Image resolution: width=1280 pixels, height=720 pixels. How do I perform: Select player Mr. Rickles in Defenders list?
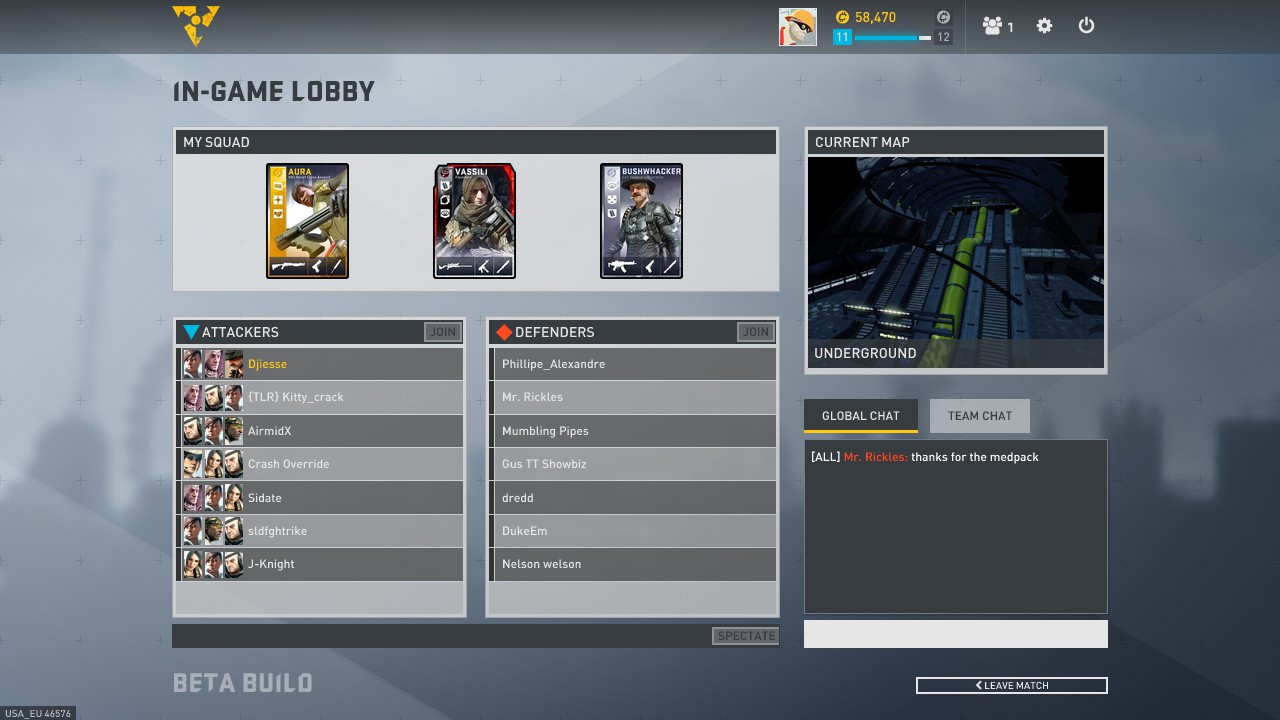pyautogui.click(x=632, y=397)
